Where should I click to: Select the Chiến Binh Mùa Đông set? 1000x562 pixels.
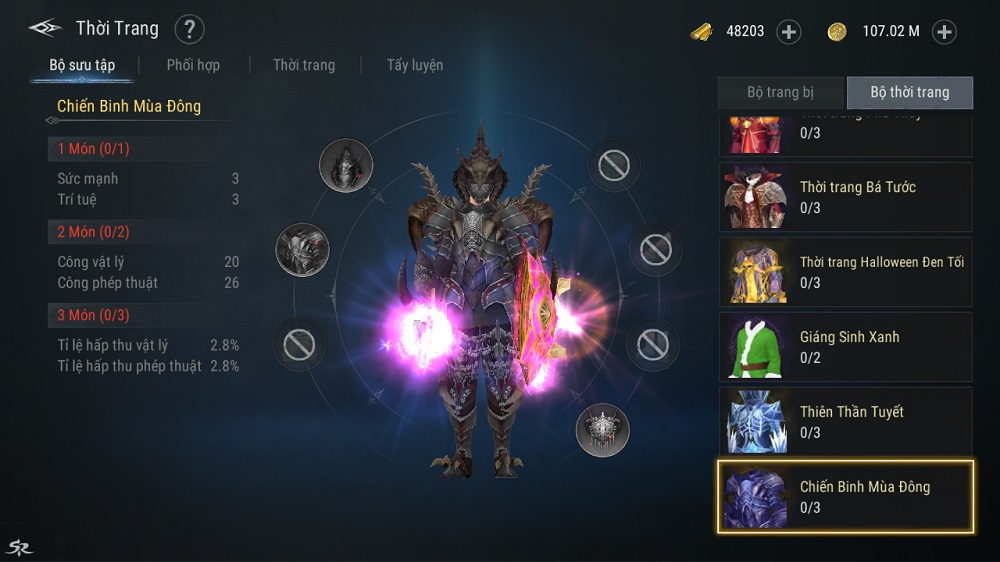pos(845,497)
